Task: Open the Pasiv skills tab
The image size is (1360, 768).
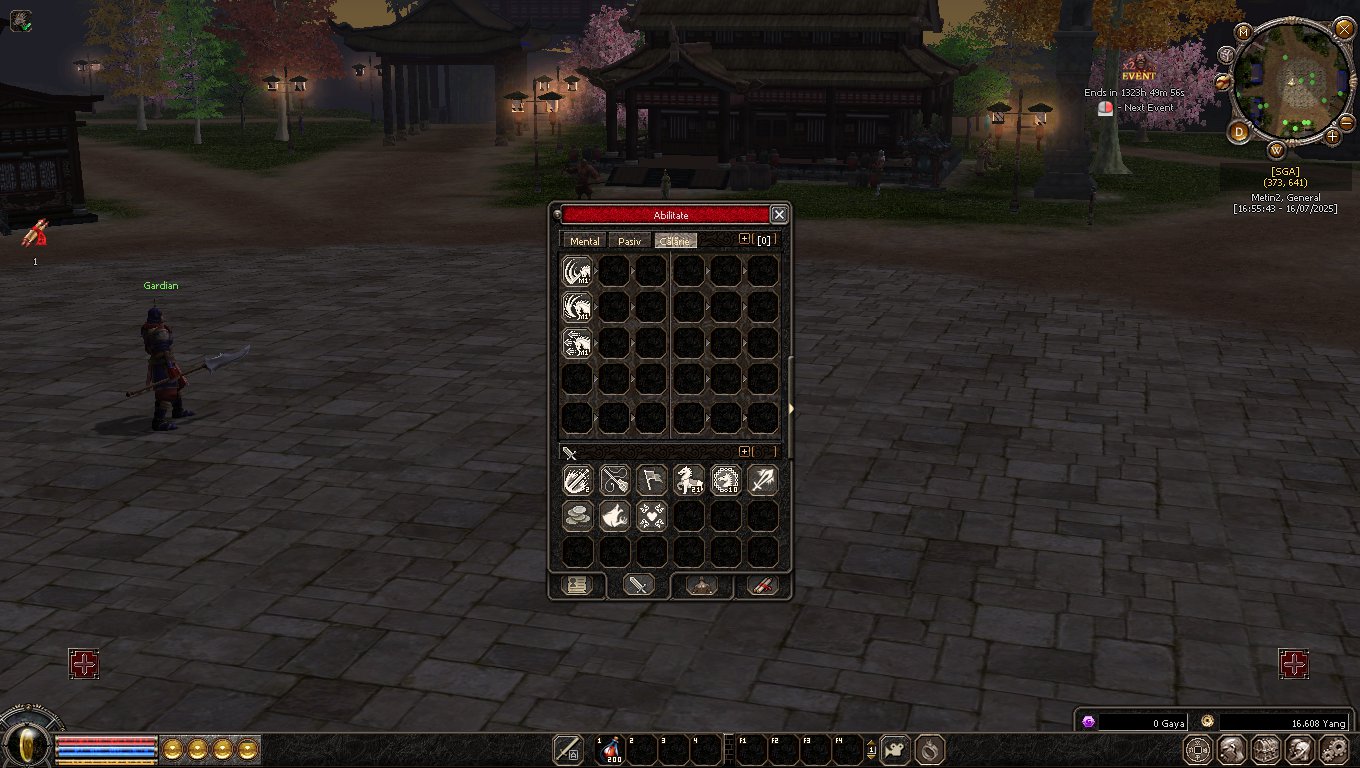Action: click(x=630, y=241)
